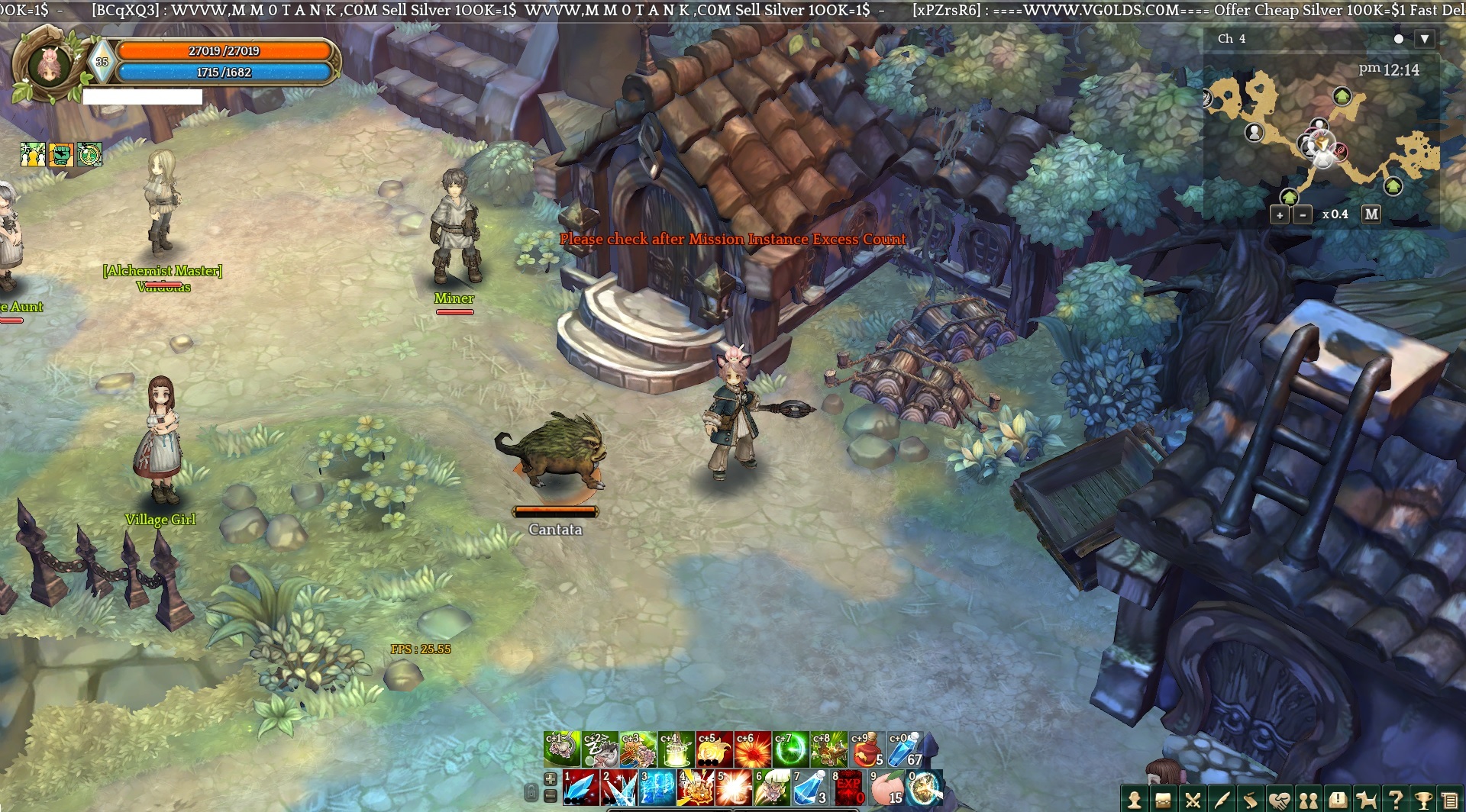
Task: Open the companion pet menu button
Action: 1367,799
